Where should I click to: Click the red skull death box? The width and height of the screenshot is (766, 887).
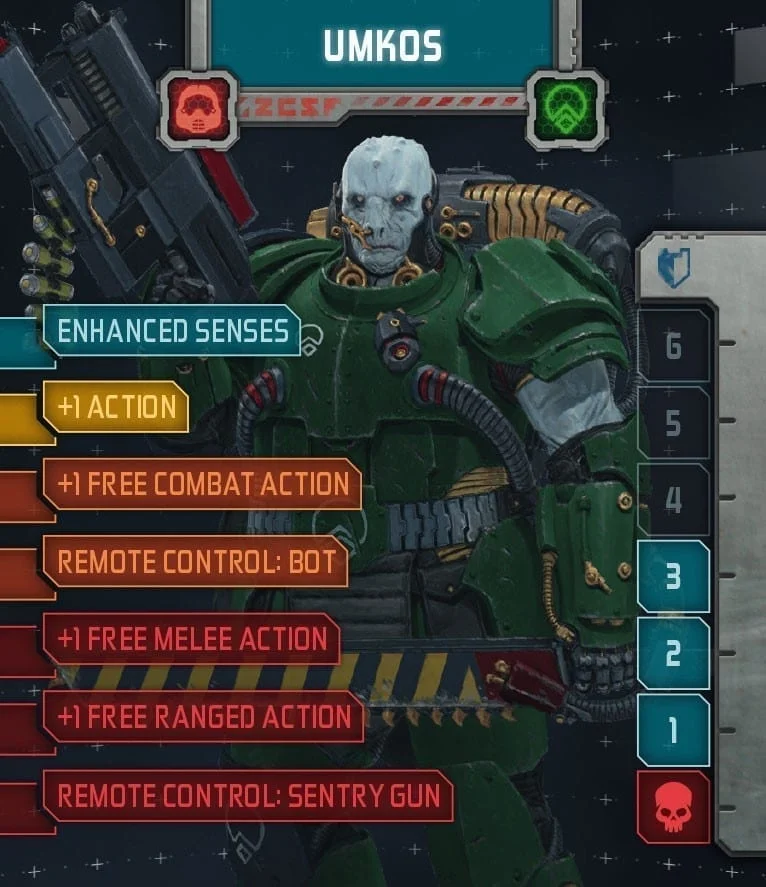[673, 807]
